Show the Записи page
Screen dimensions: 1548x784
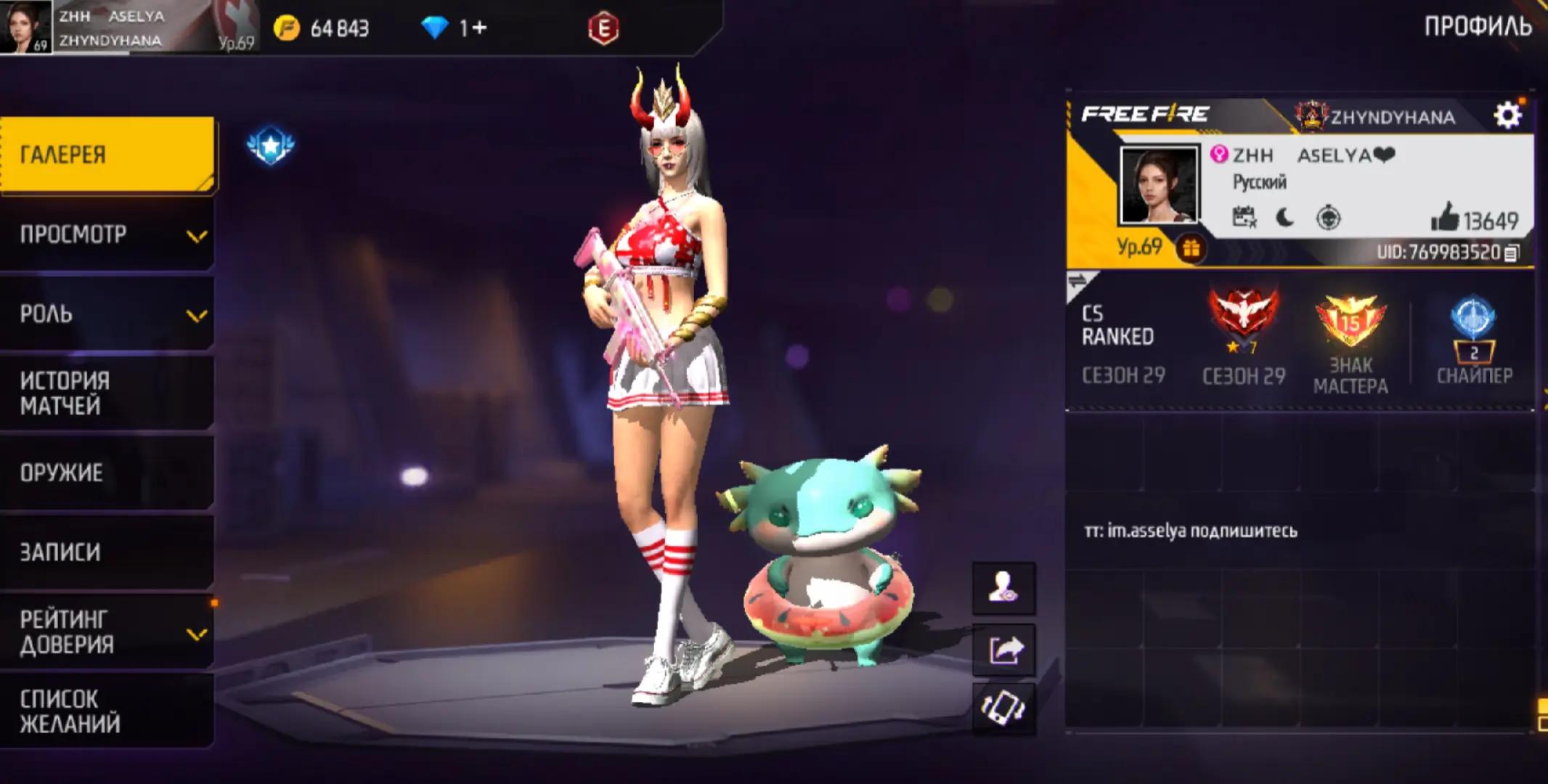click(107, 552)
